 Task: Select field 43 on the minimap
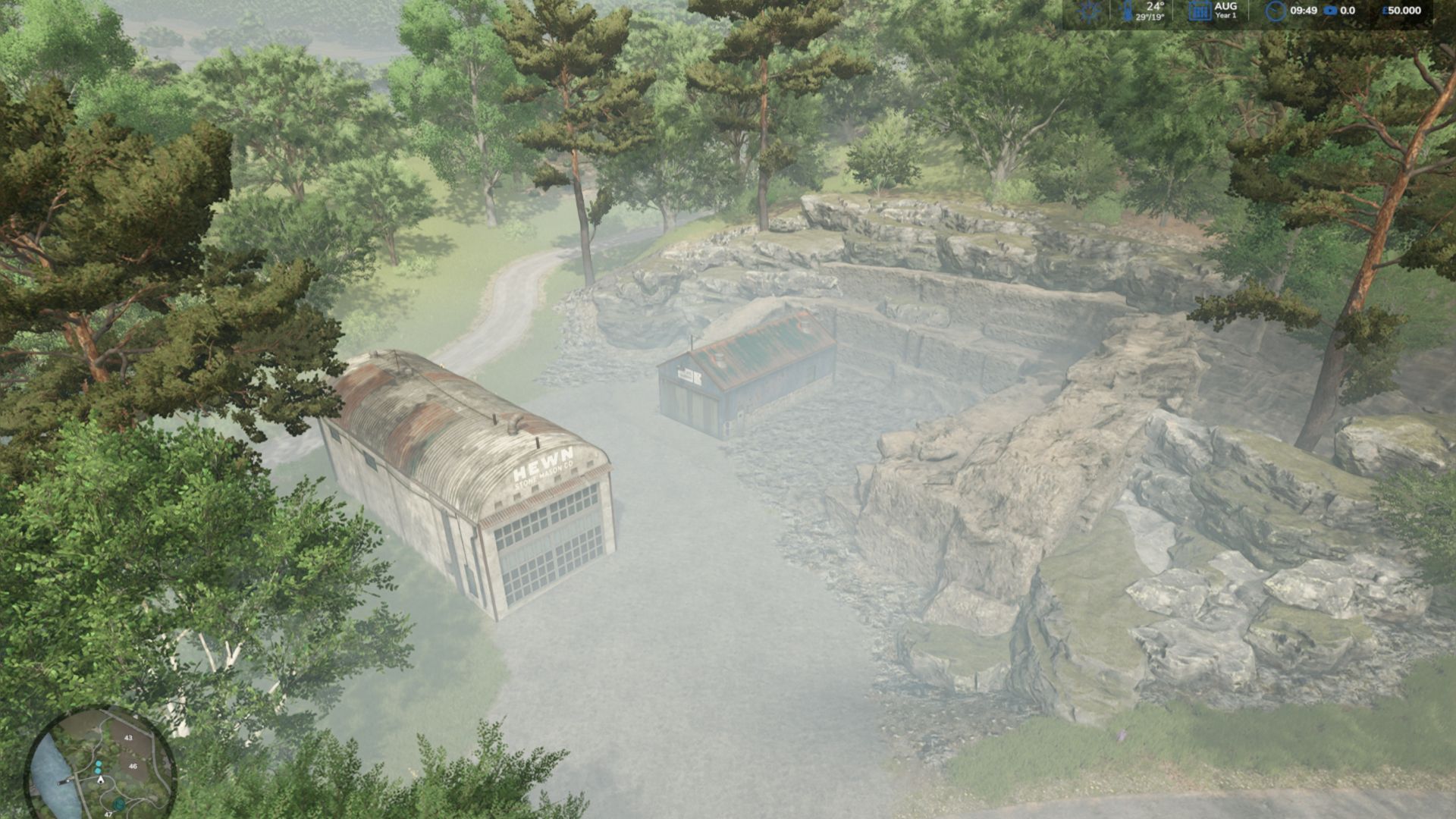point(128,738)
